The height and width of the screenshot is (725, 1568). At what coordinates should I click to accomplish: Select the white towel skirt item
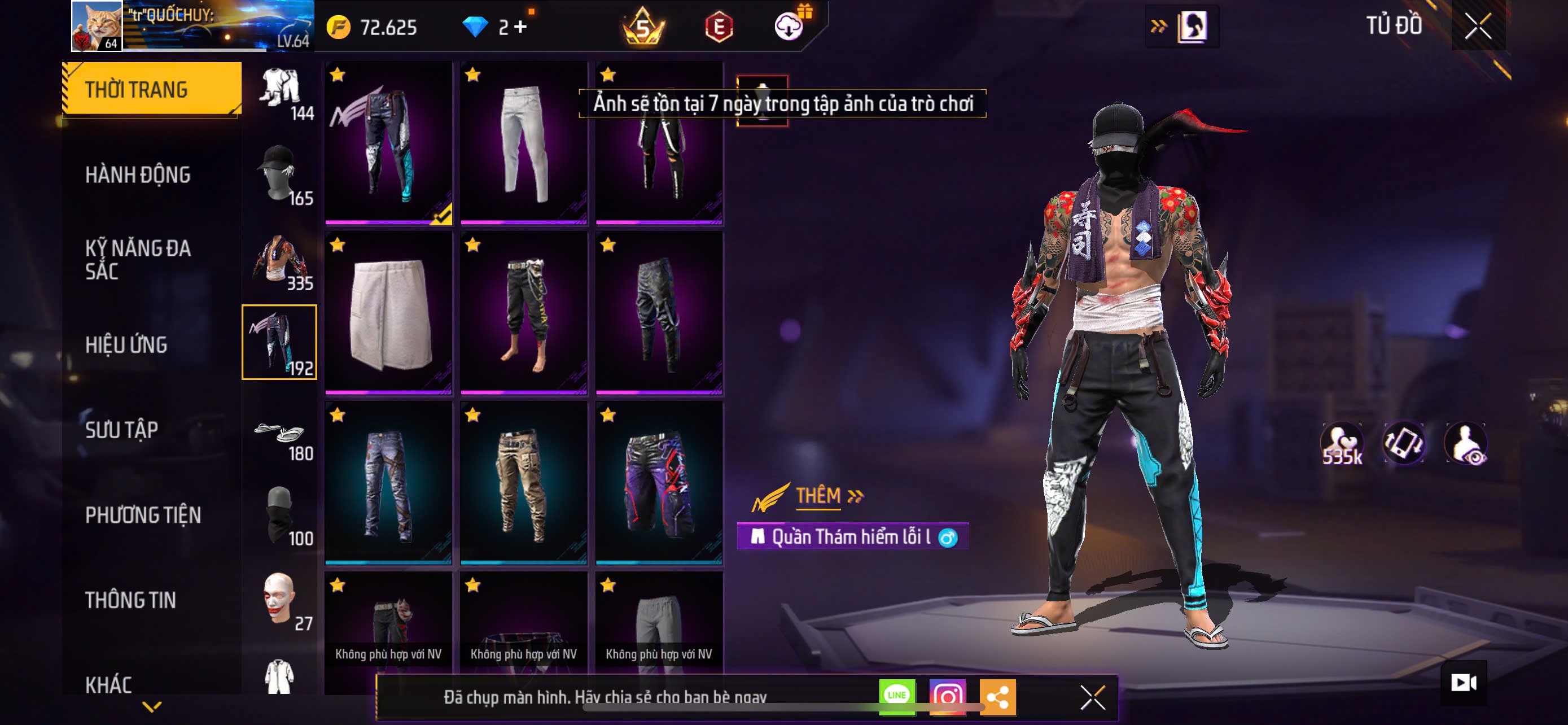coord(388,313)
